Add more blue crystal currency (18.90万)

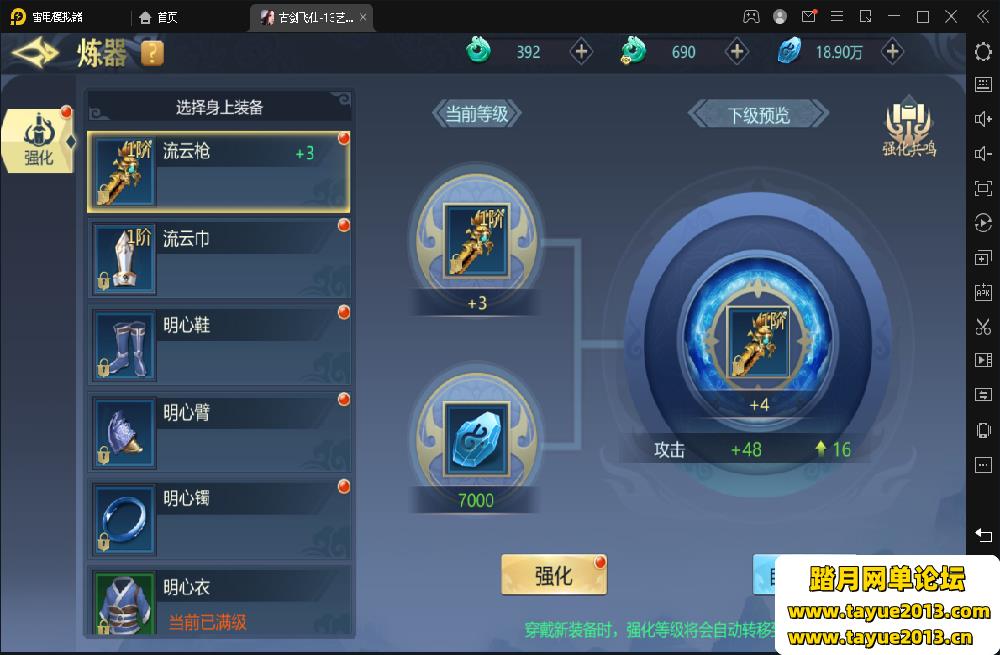tap(892, 52)
